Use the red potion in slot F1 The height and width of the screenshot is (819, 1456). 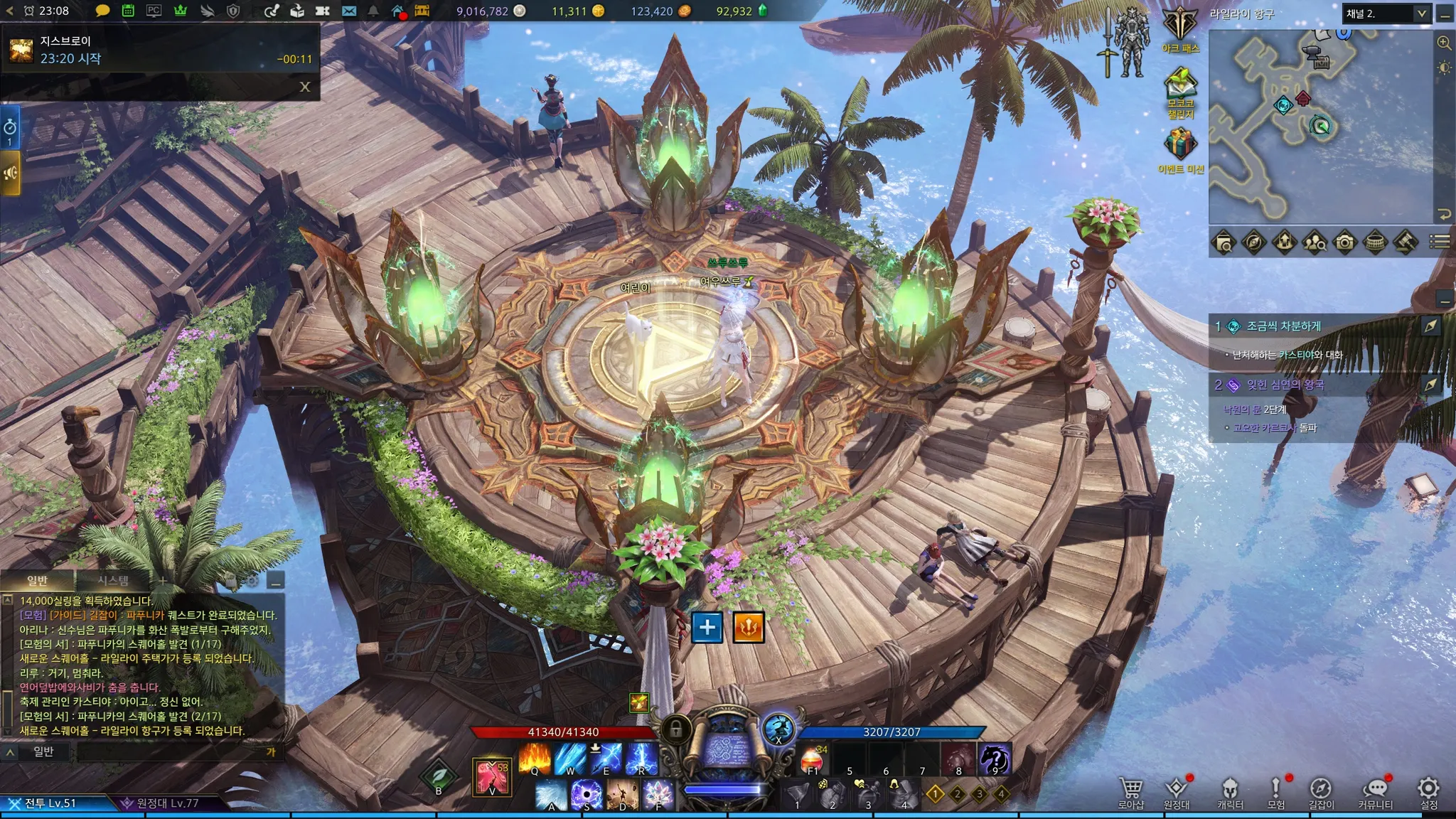[813, 760]
